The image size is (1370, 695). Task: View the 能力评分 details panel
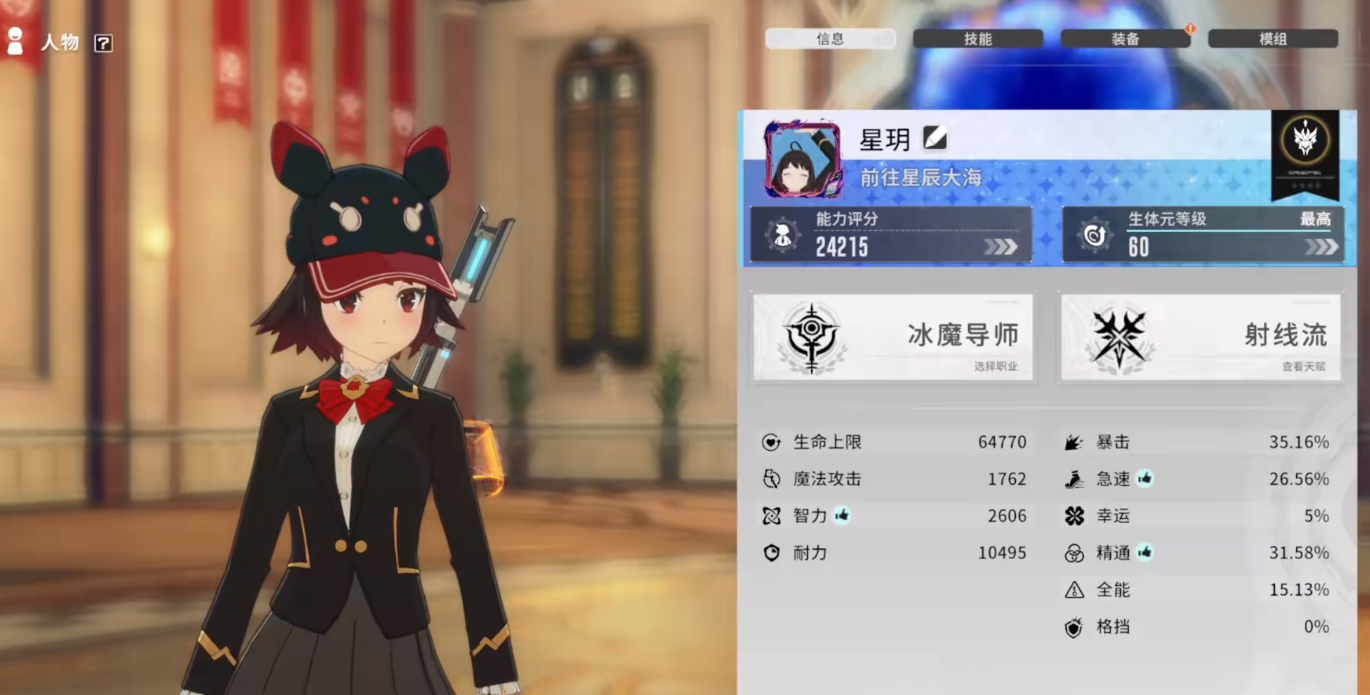(891, 235)
